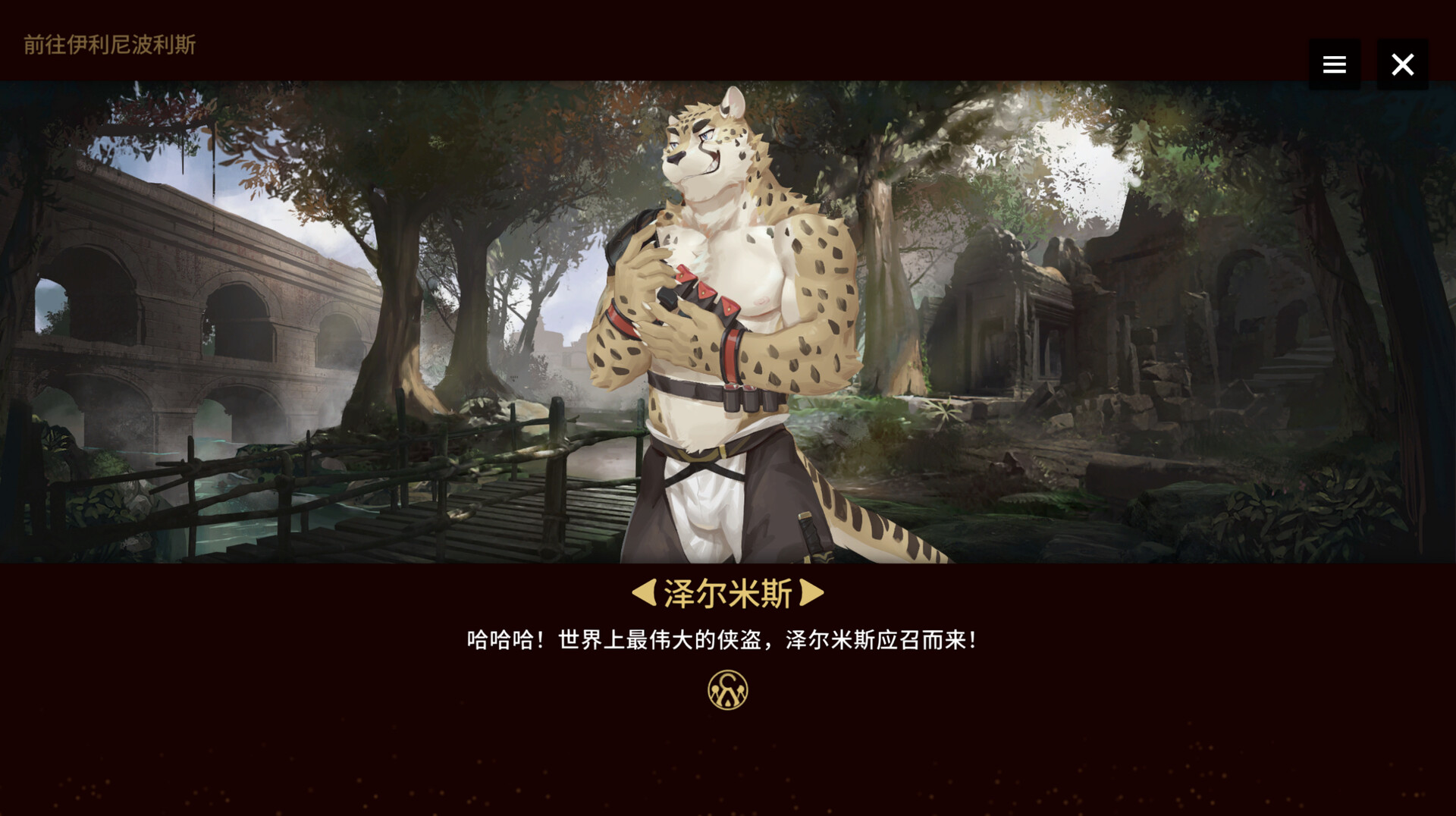The height and width of the screenshot is (816, 1456).
Task: Close the story scene with the X icon
Action: (1403, 64)
